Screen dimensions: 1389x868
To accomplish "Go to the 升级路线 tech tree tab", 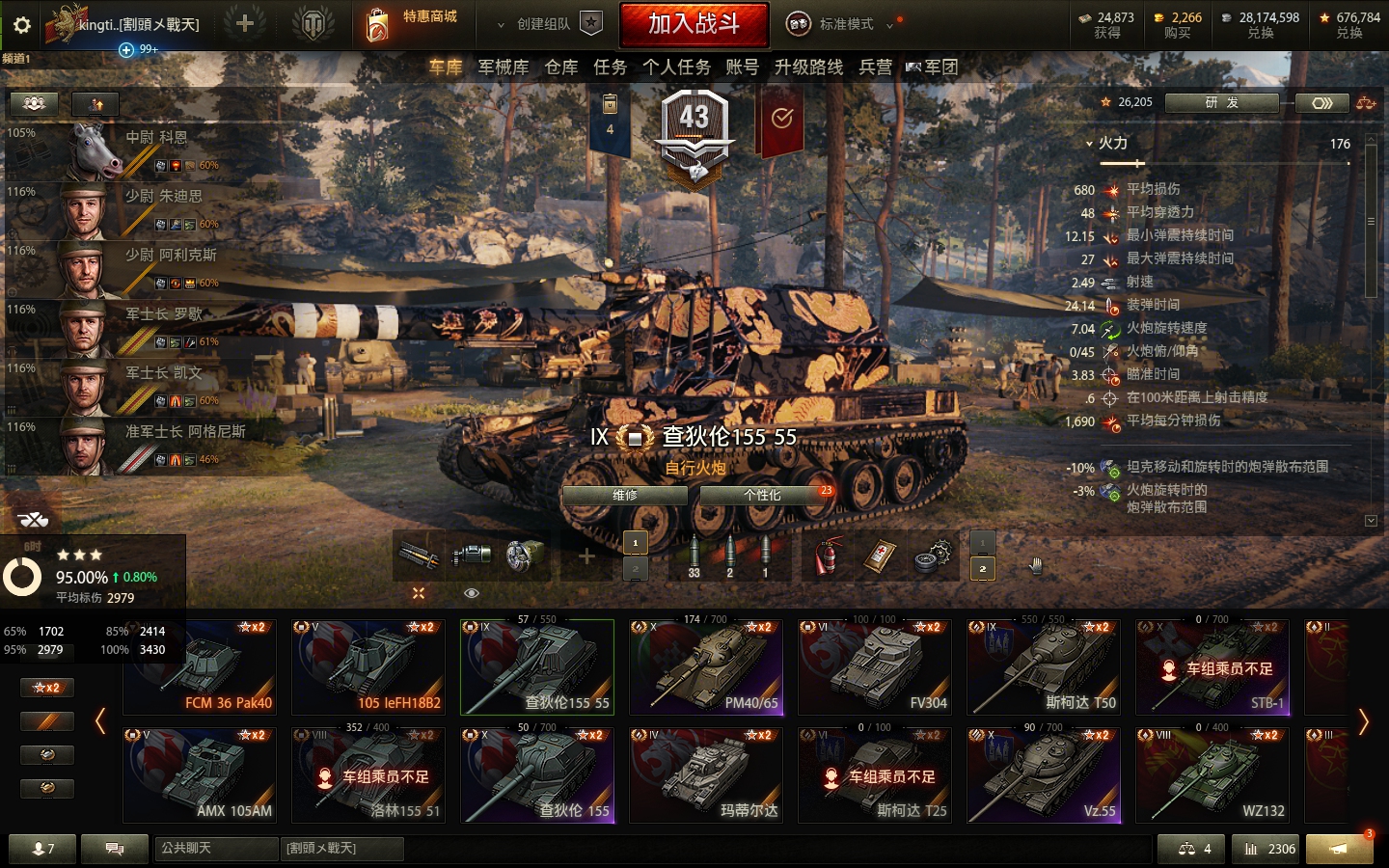I will tap(808, 68).
